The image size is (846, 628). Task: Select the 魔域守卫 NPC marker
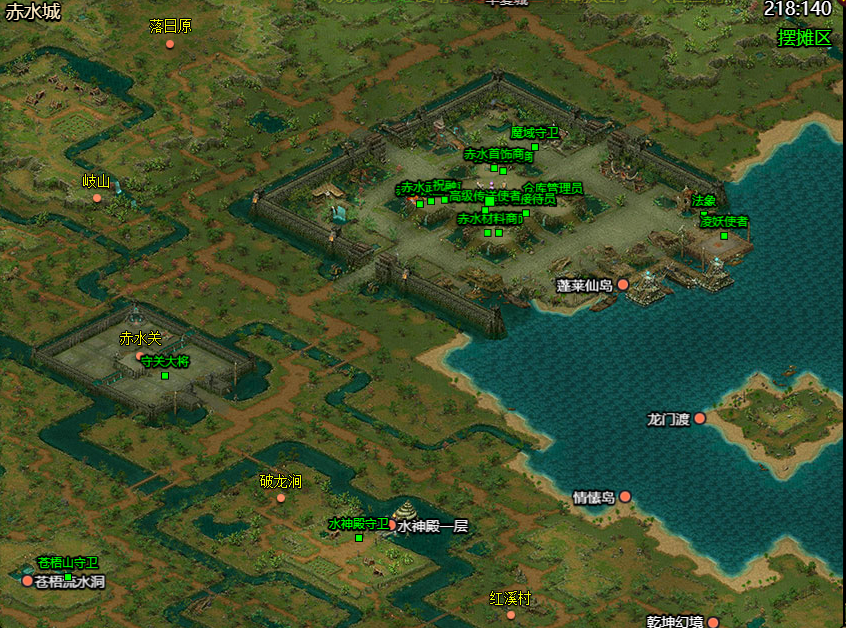click(x=535, y=147)
